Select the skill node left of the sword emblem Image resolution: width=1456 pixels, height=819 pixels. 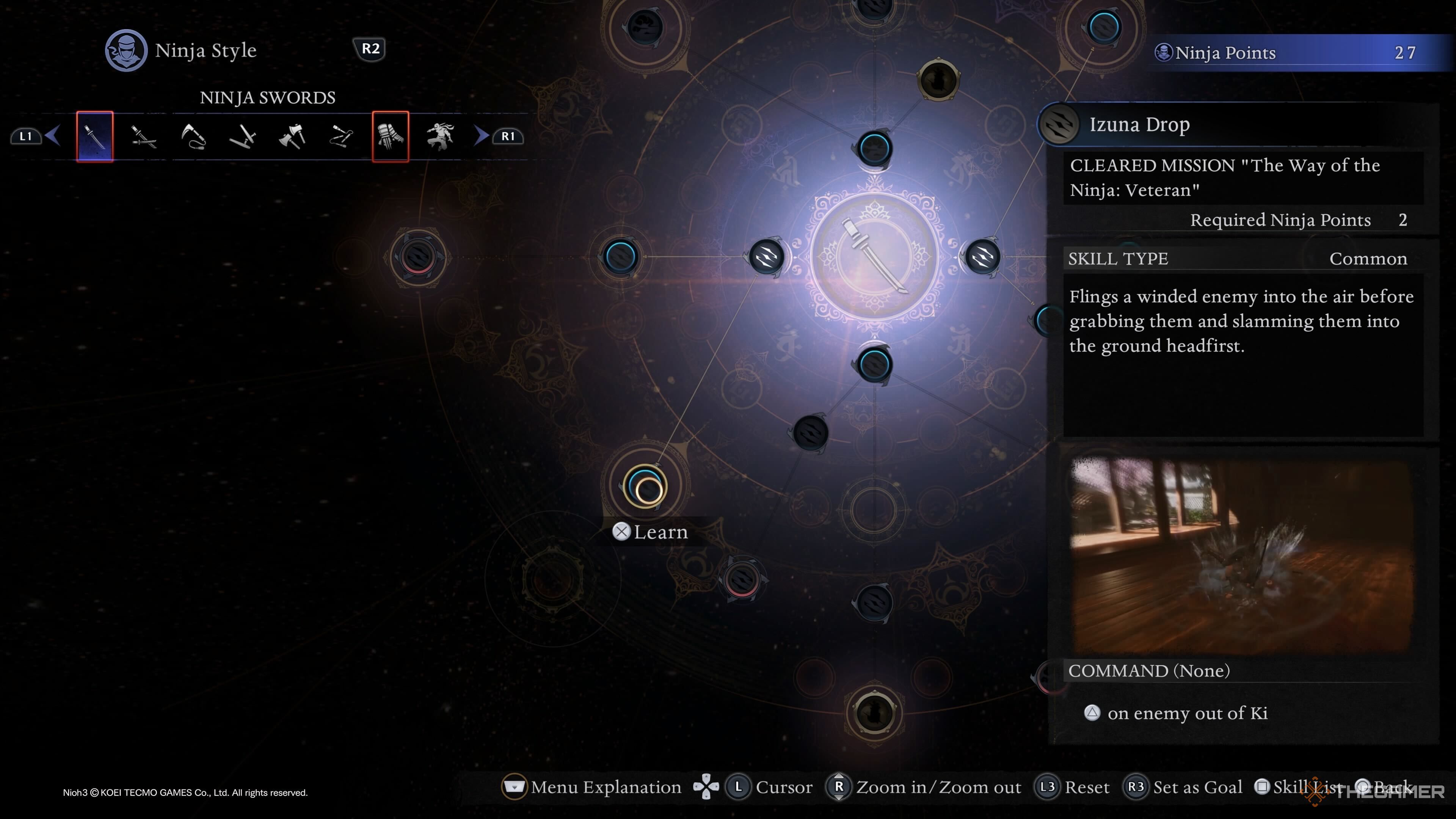[766, 257]
